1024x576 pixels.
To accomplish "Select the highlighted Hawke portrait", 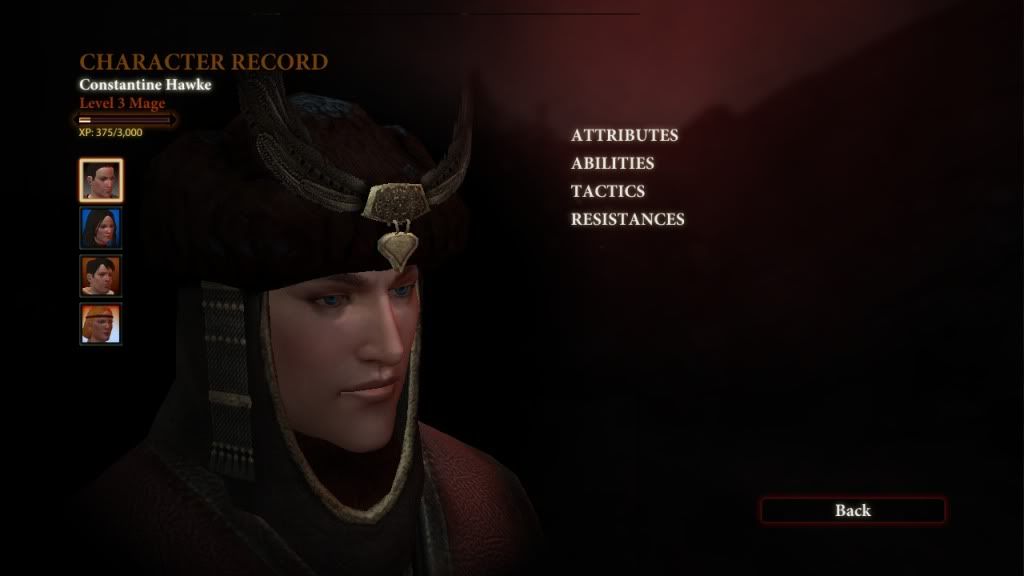I will 101,180.
